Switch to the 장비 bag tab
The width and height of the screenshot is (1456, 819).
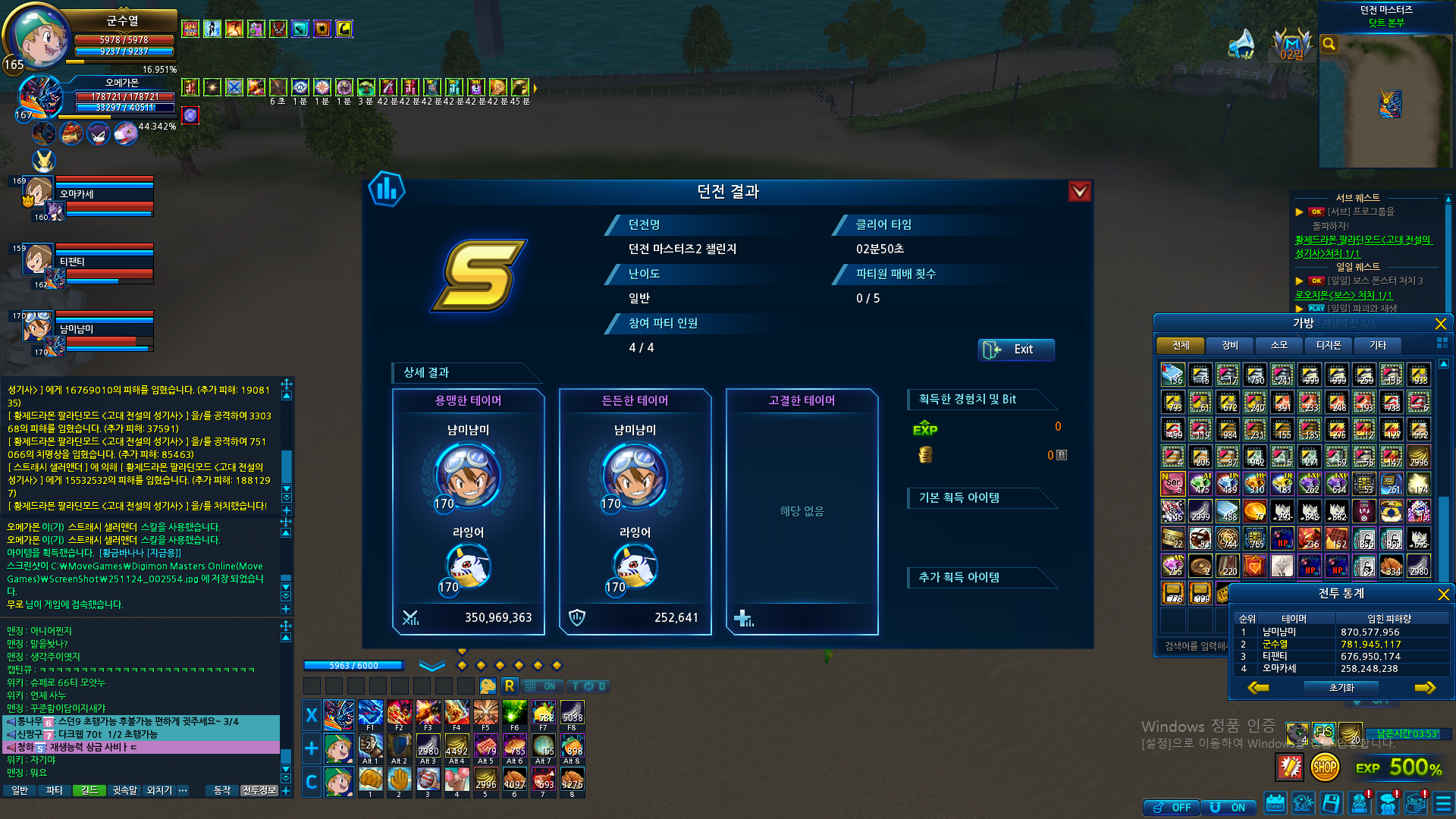point(1229,346)
